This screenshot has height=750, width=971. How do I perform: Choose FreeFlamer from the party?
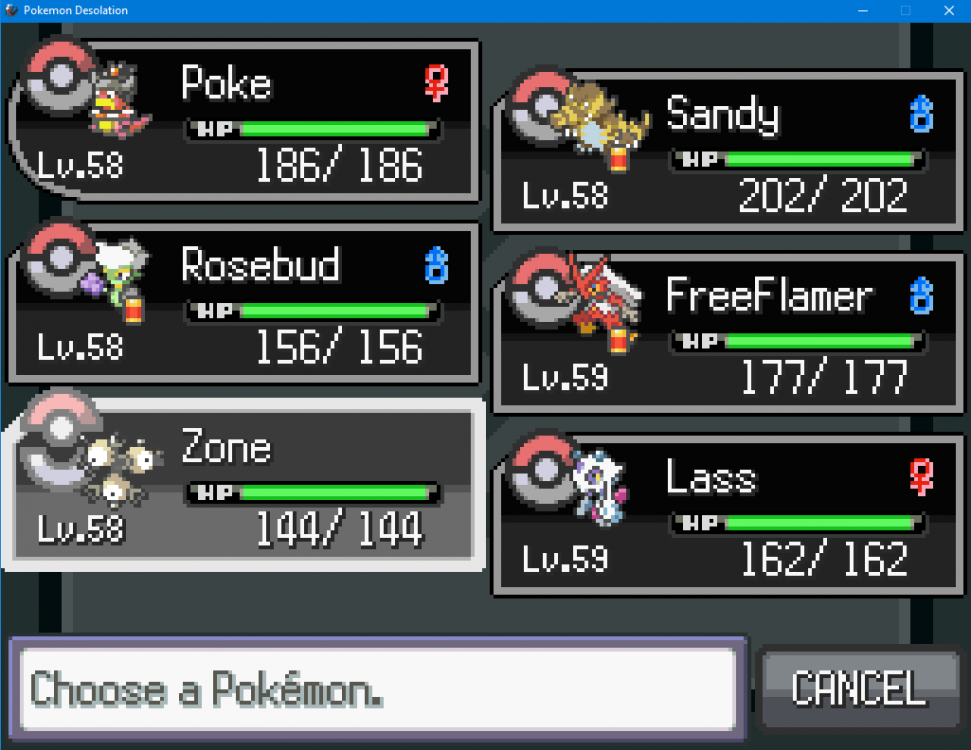[728, 333]
